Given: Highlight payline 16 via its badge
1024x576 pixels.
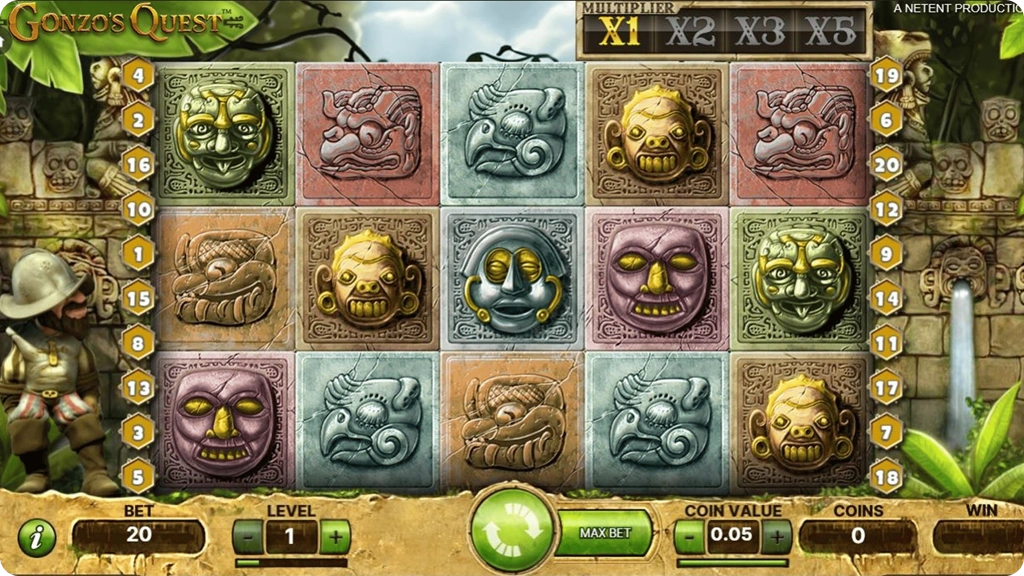Looking at the screenshot, I should pyautogui.click(x=138, y=163).
